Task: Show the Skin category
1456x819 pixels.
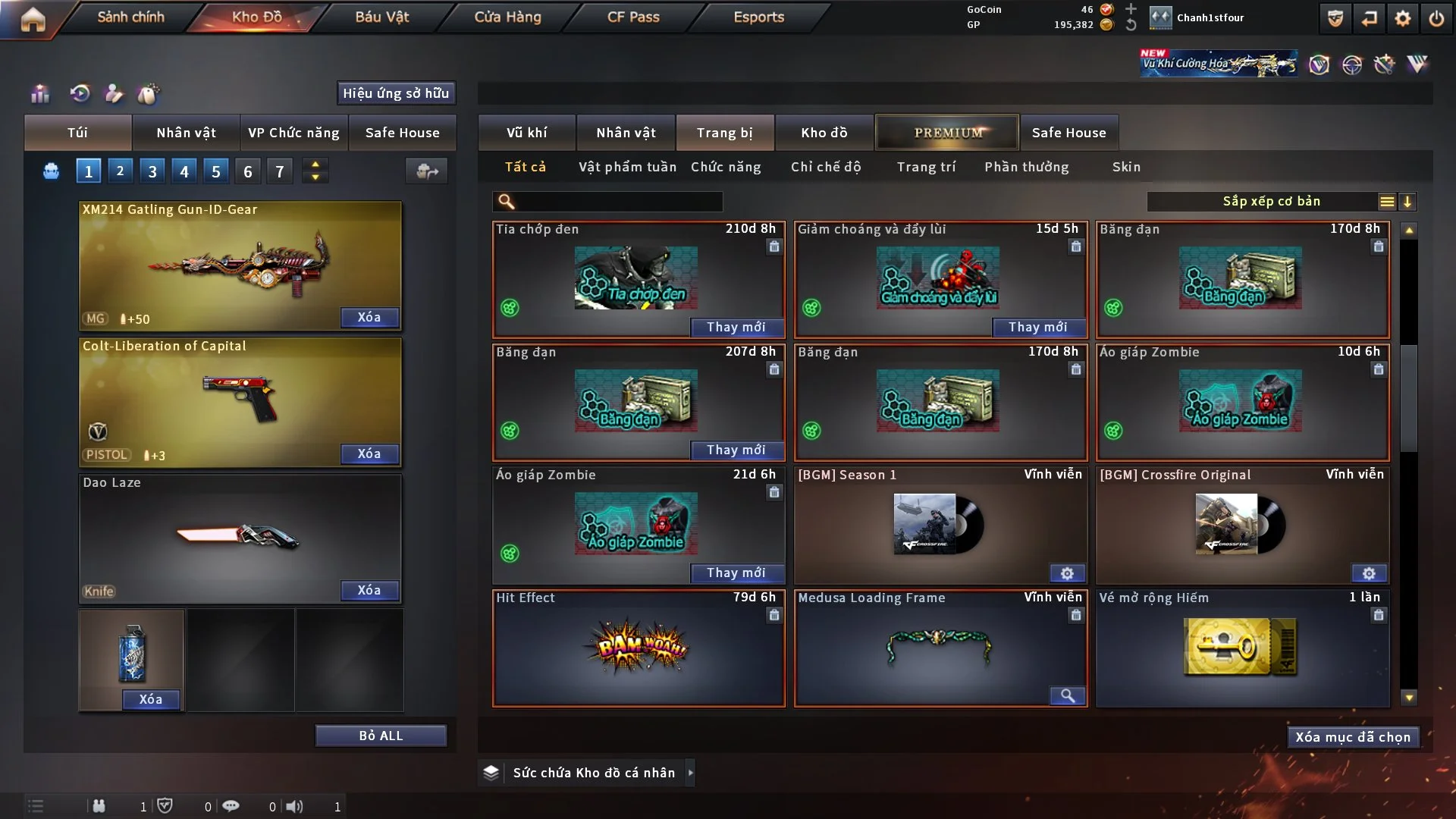Action: click(1126, 167)
